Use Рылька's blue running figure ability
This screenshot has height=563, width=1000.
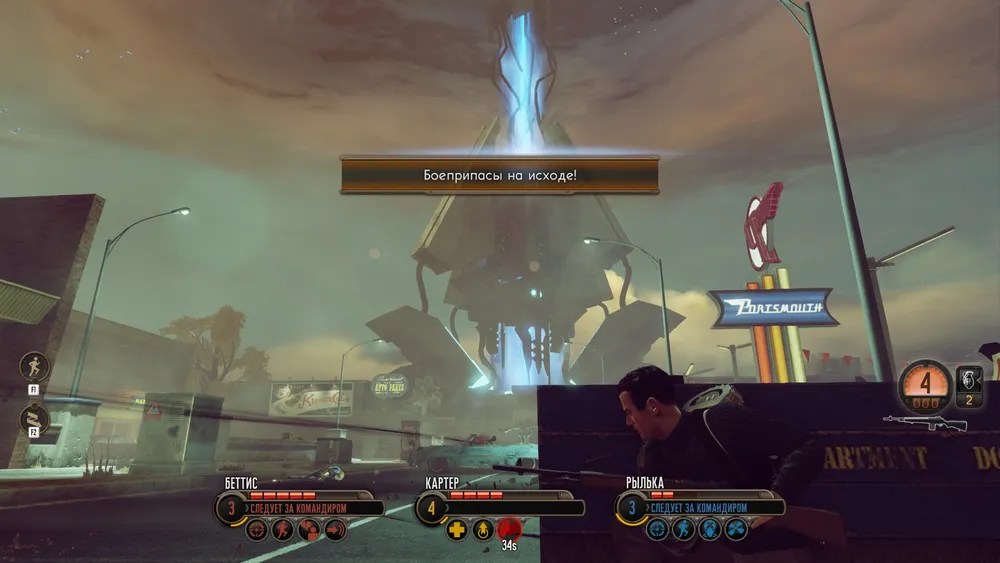[x=684, y=530]
